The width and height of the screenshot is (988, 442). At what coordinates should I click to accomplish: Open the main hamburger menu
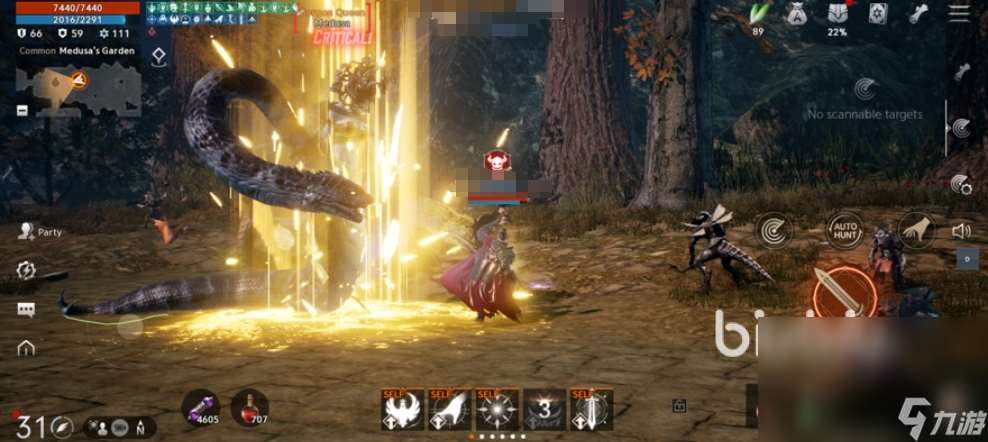coord(959,14)
